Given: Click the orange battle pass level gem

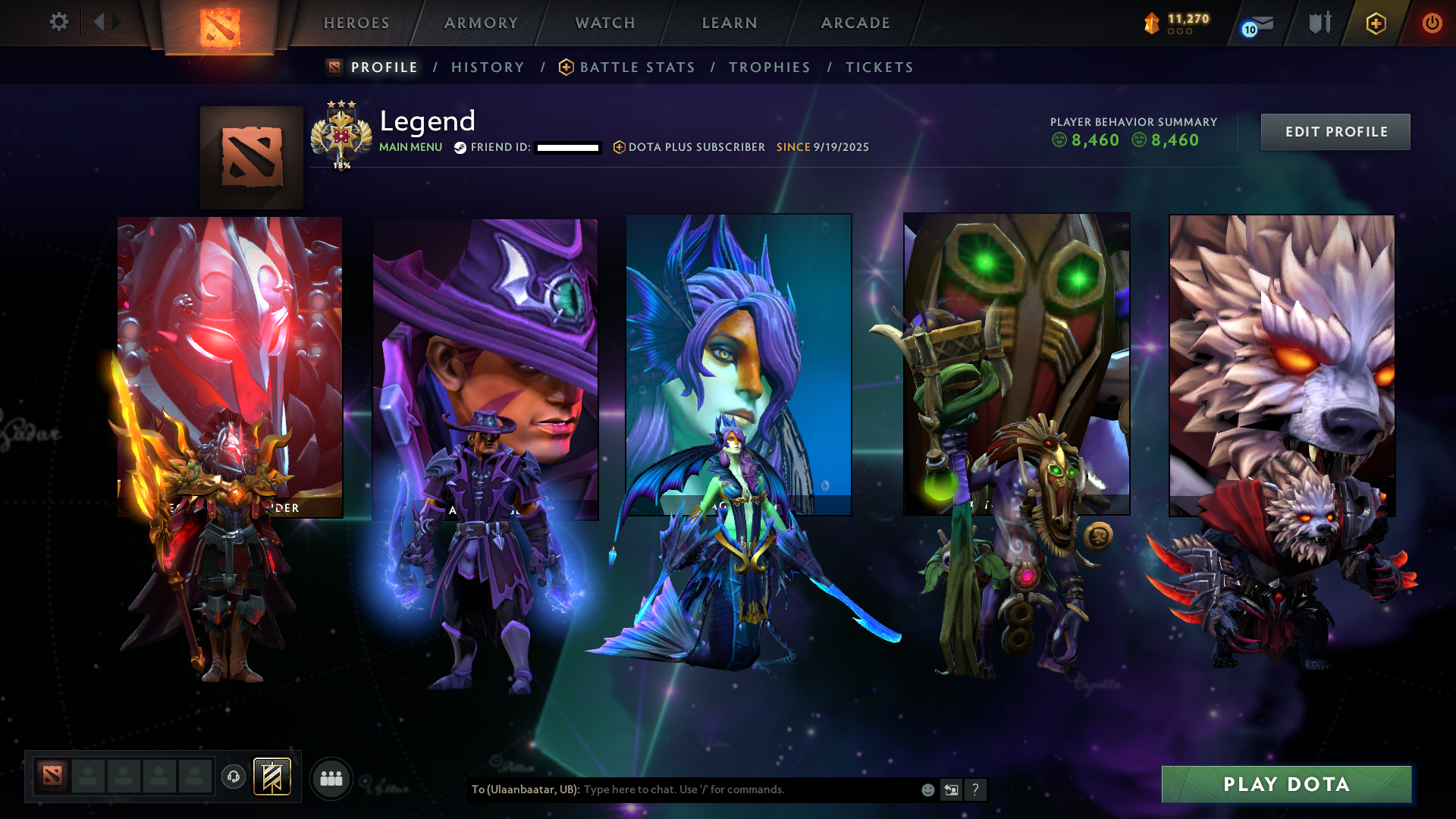Looking at the screenshot, I should pyautogui.click(x=1153, y=21).
